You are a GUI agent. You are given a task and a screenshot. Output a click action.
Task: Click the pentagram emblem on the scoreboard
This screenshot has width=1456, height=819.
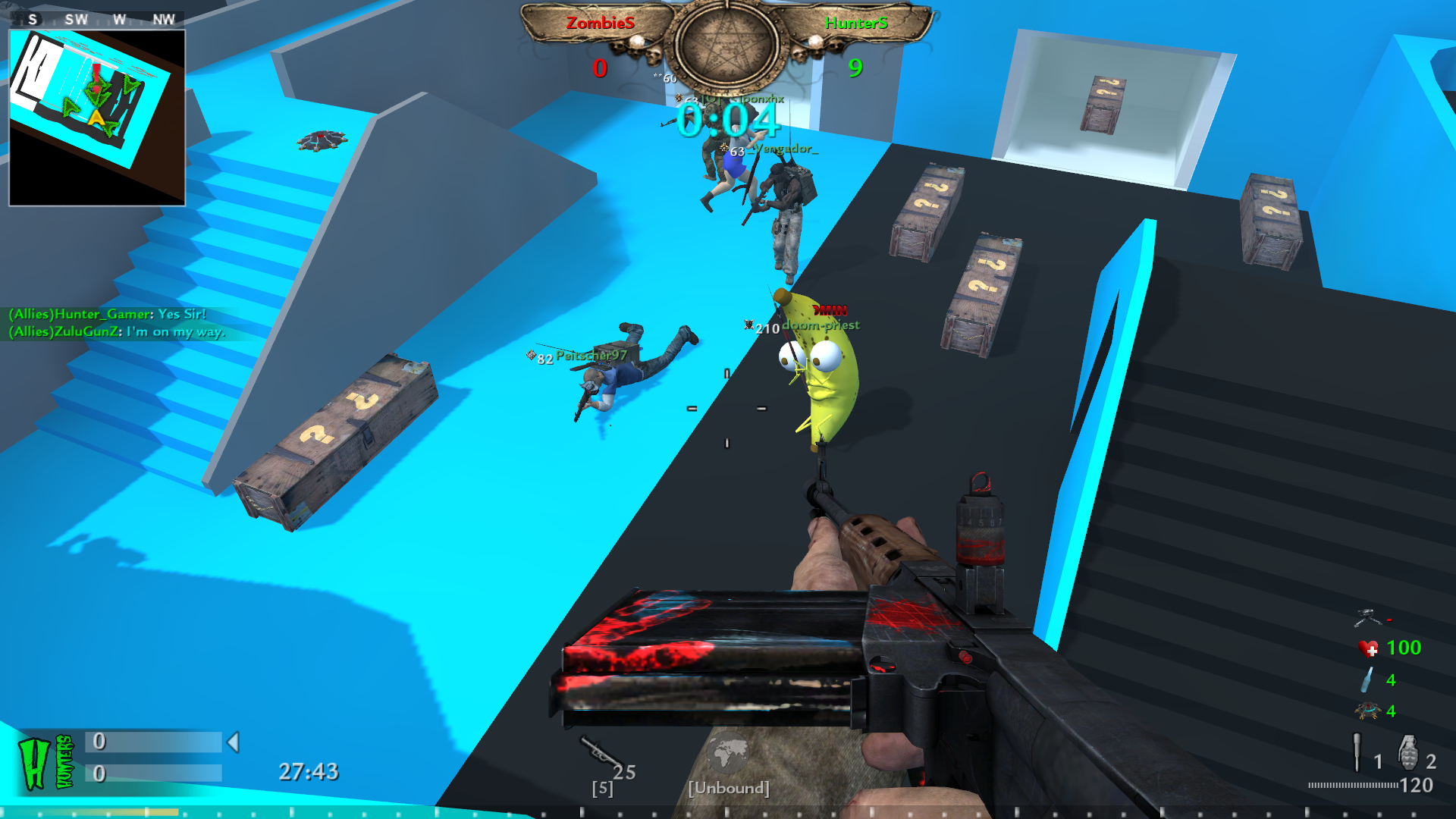[726, 44]
